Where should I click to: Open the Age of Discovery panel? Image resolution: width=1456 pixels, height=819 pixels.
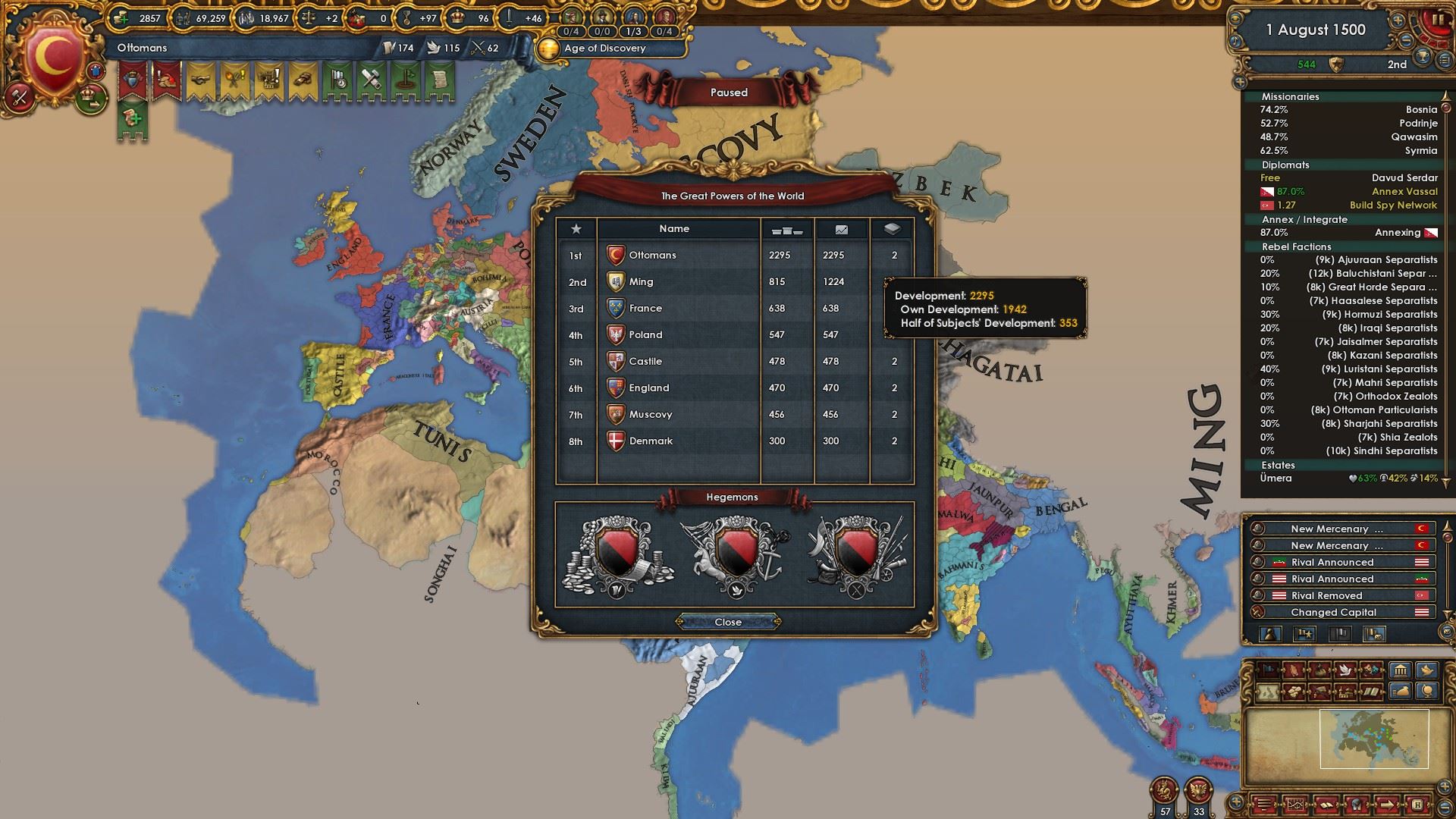coord(605,49)
